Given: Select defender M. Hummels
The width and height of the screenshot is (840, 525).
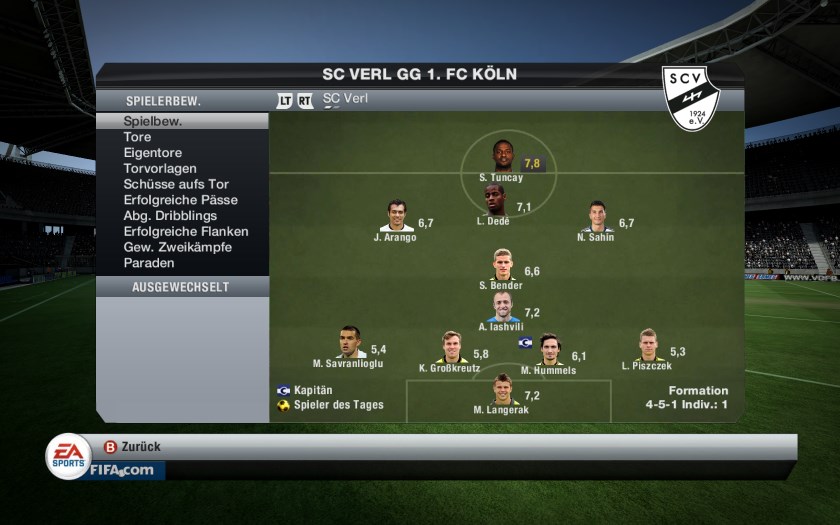Looking at the screenshot, I should tap(549, 349).
